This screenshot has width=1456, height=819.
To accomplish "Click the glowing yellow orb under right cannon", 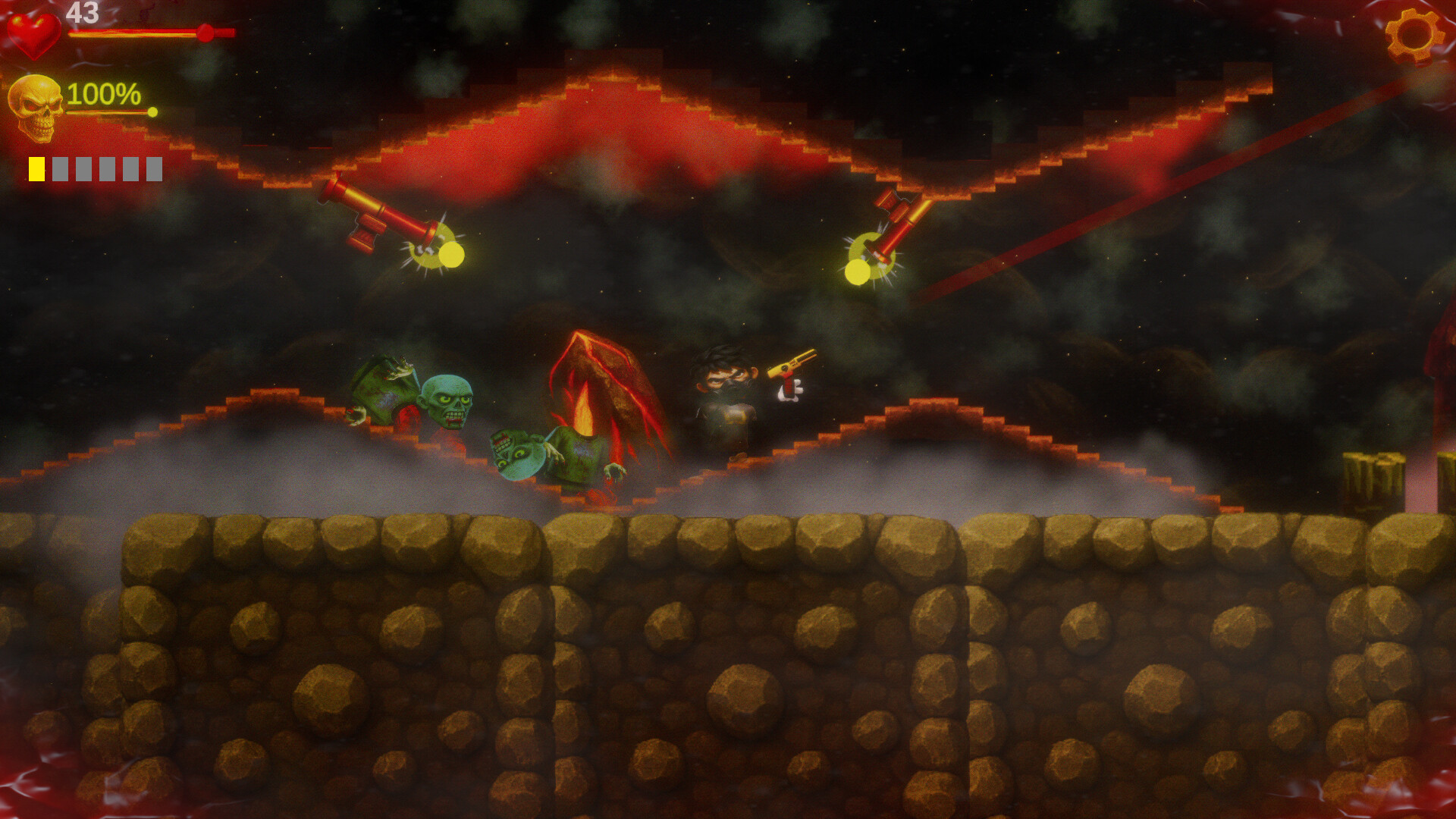I will [857, 269].
